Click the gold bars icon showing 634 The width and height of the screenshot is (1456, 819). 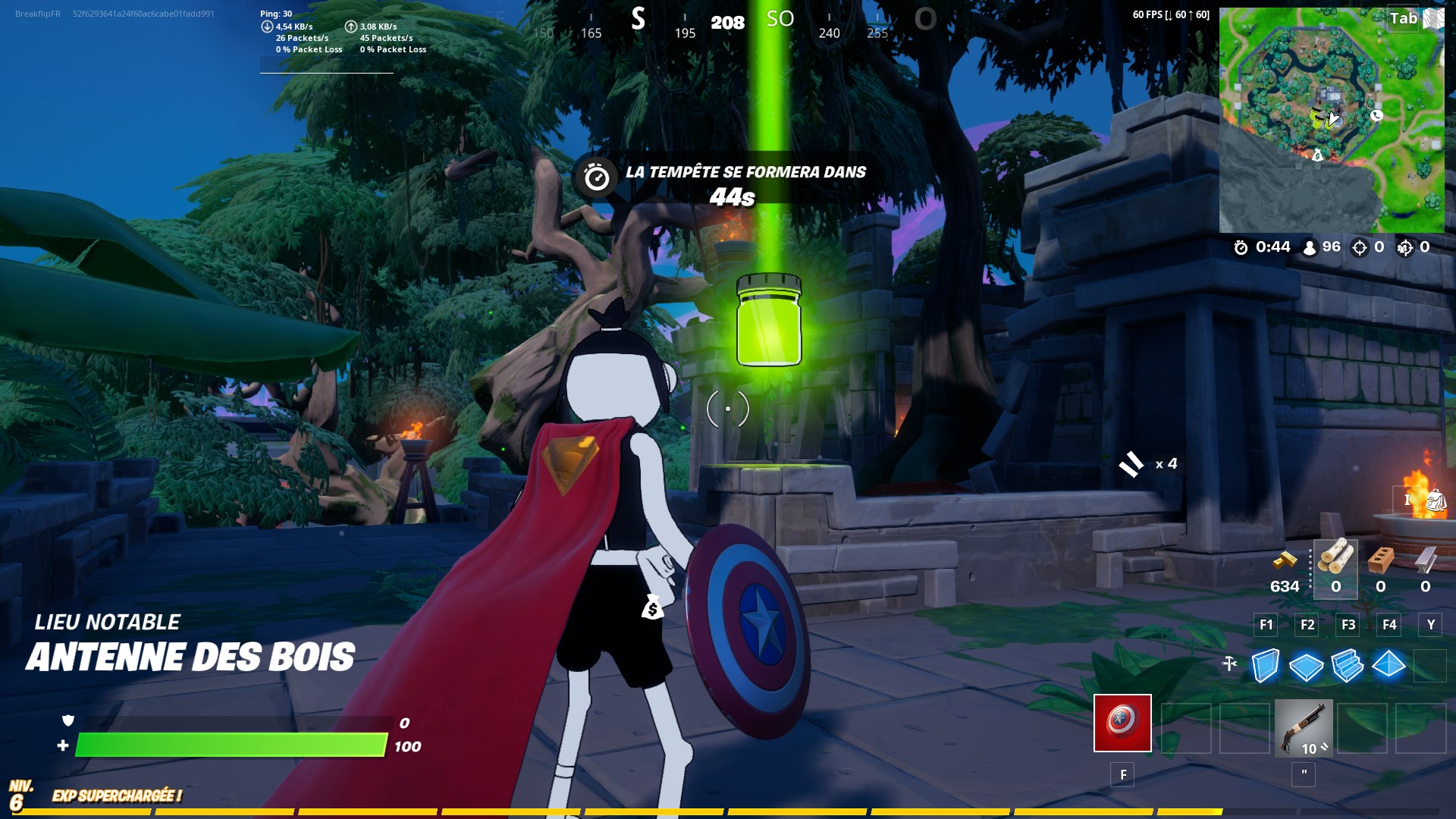click(x=1285, y=561)
